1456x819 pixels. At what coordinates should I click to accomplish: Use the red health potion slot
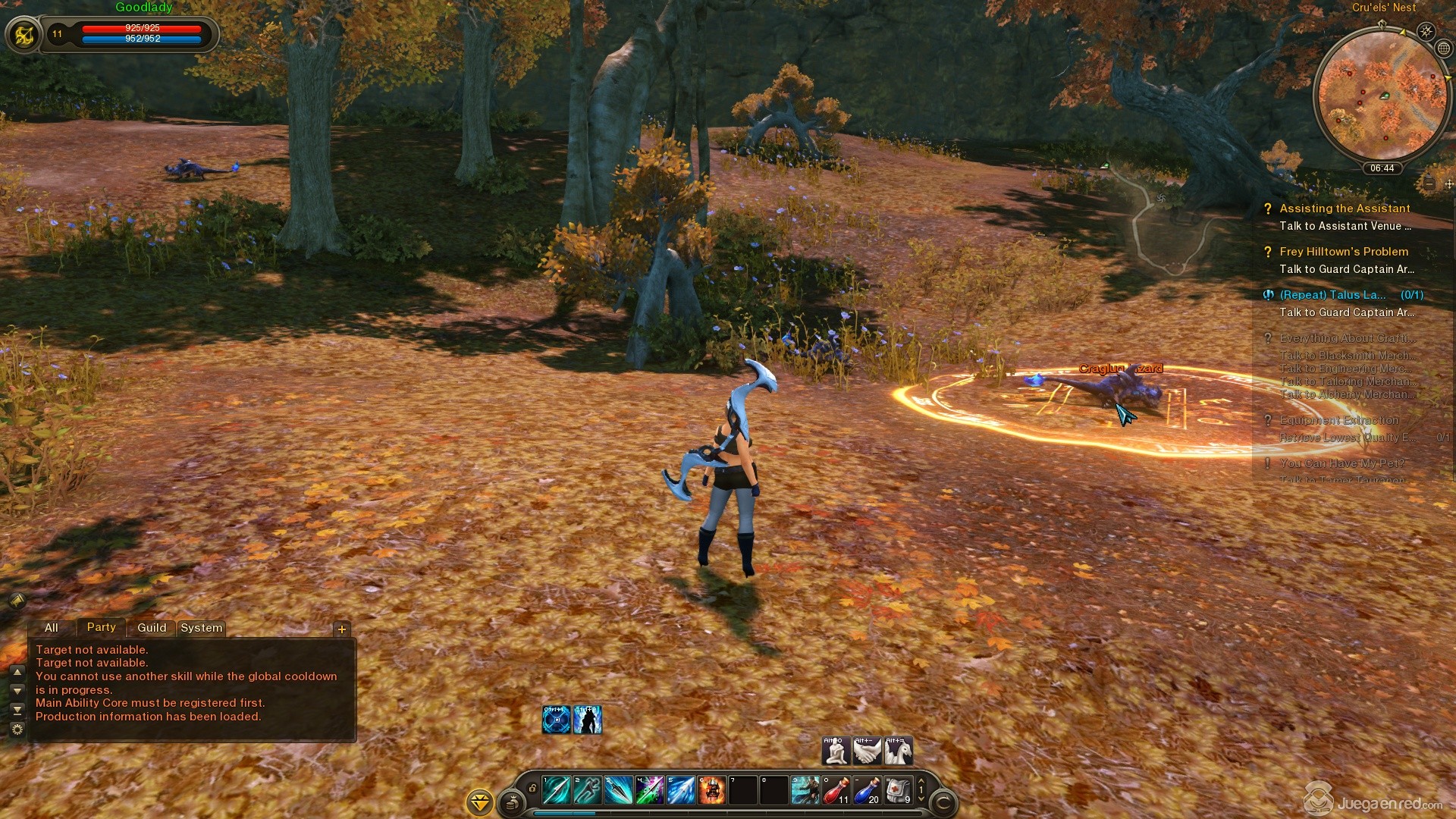tap(836, 790)
